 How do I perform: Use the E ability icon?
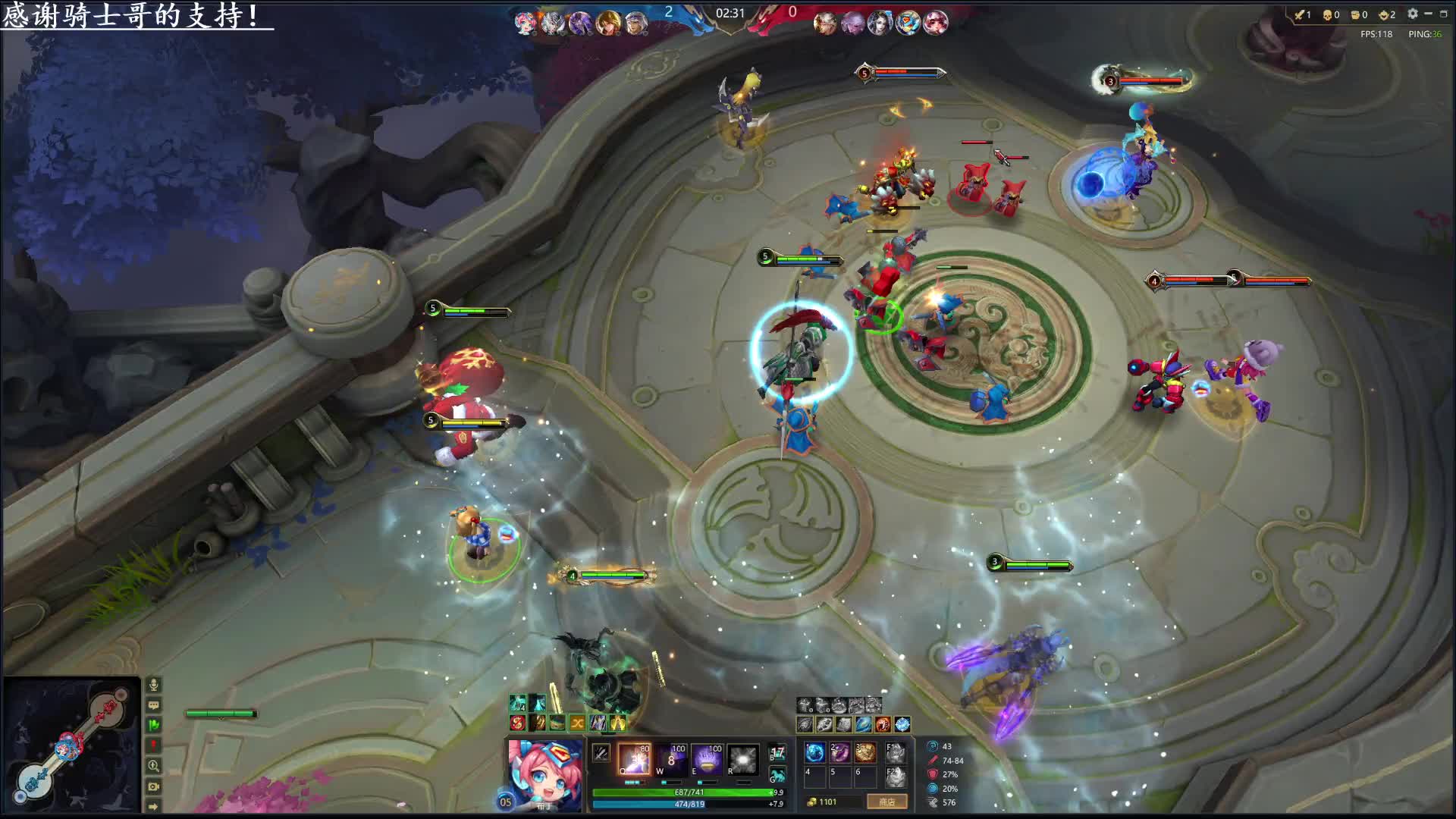coord(707,759)
